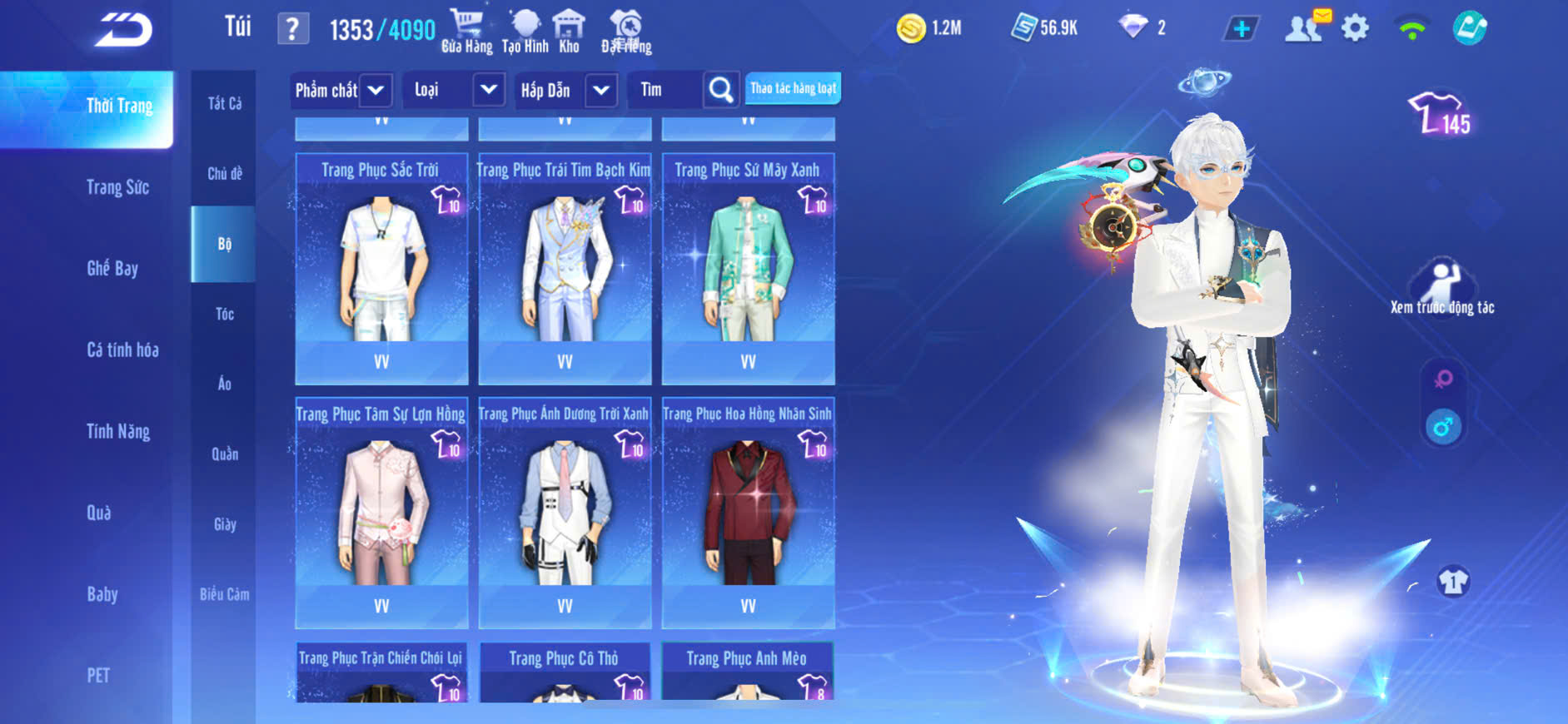Open the question mark help button
The image size is (1568, 724).
pos(292,30)
